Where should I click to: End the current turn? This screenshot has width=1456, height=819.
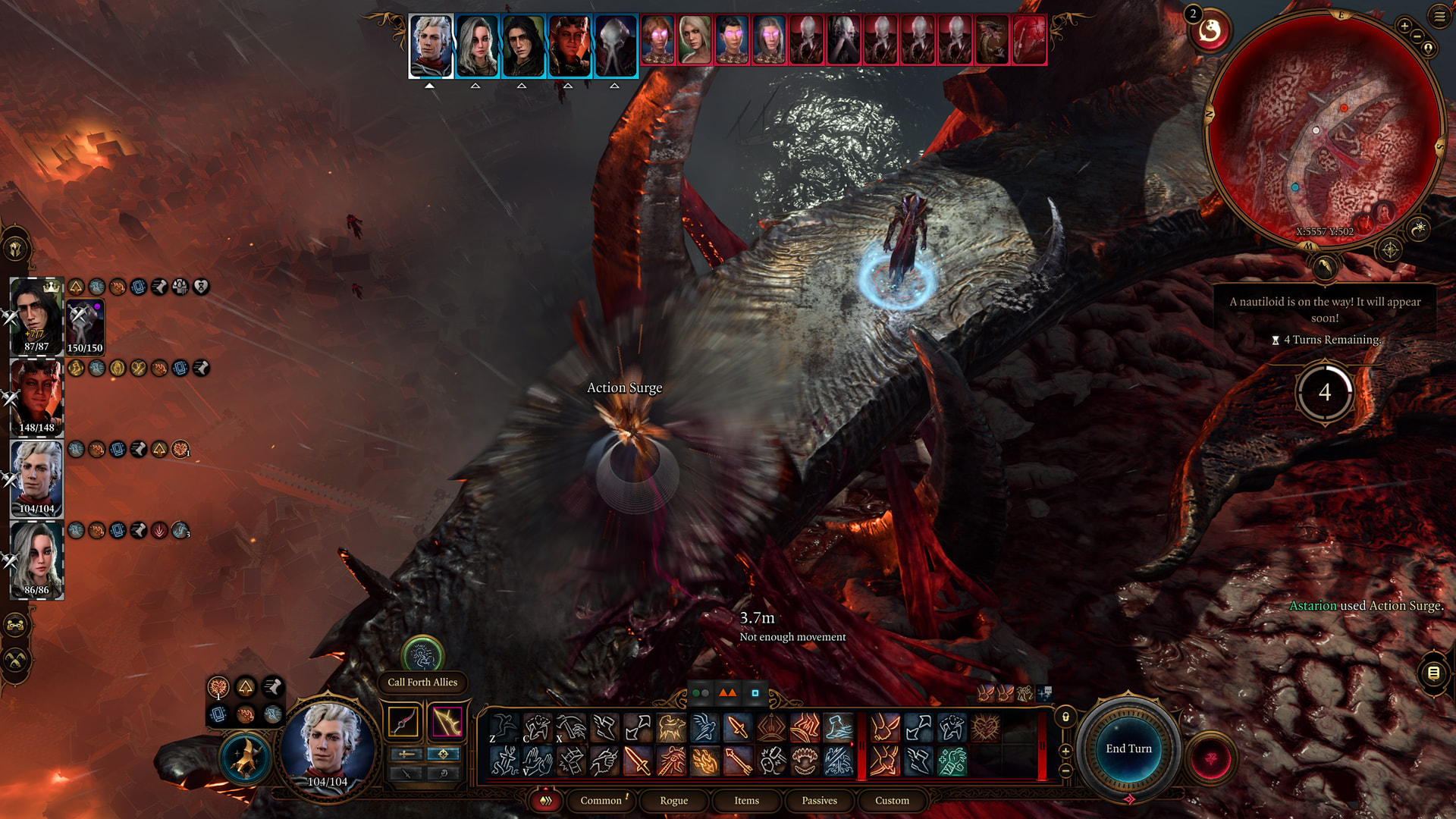[x=1128, y=749]
